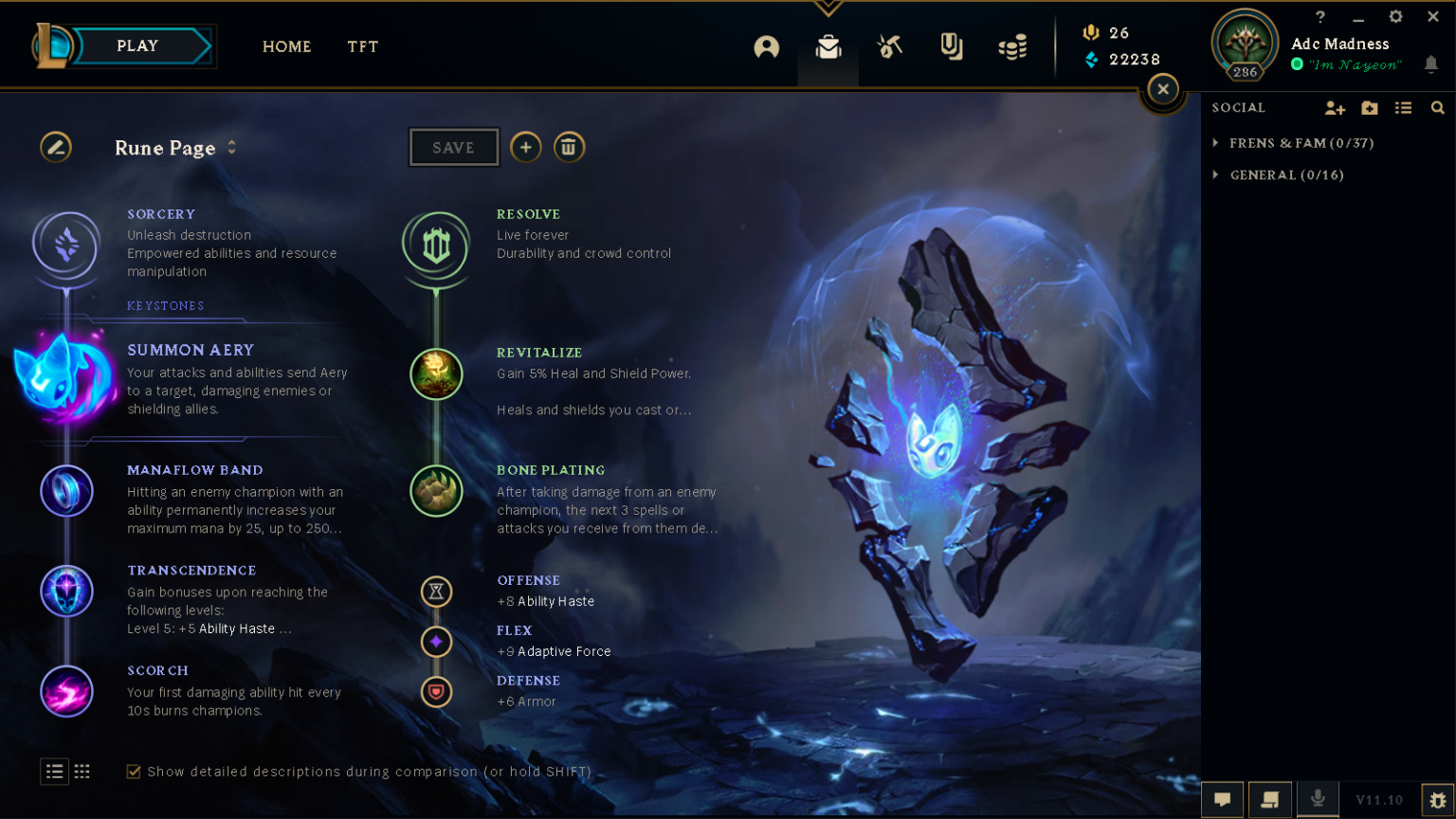
Task: Switch runes to list view
Action: coord(54,772)
